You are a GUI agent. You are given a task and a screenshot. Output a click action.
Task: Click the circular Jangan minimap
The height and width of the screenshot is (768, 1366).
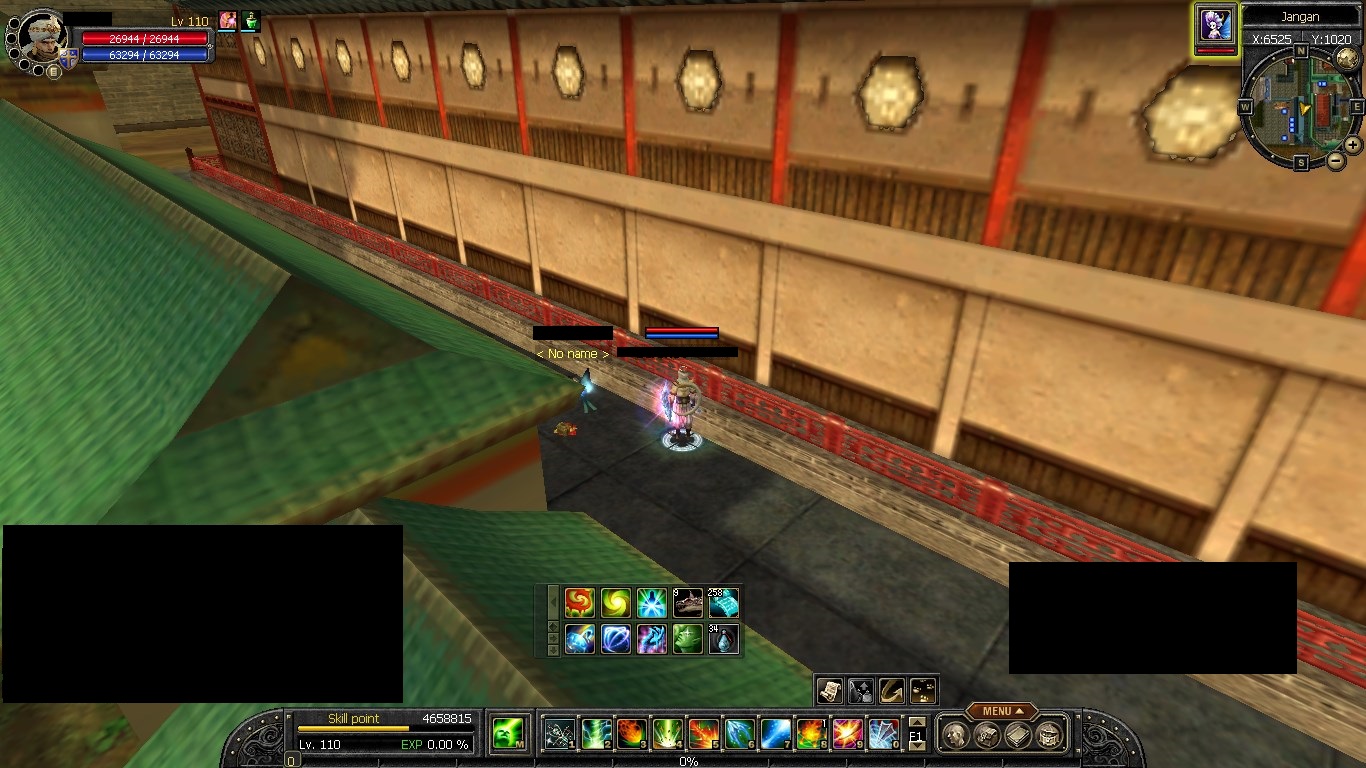(1300, 107)
